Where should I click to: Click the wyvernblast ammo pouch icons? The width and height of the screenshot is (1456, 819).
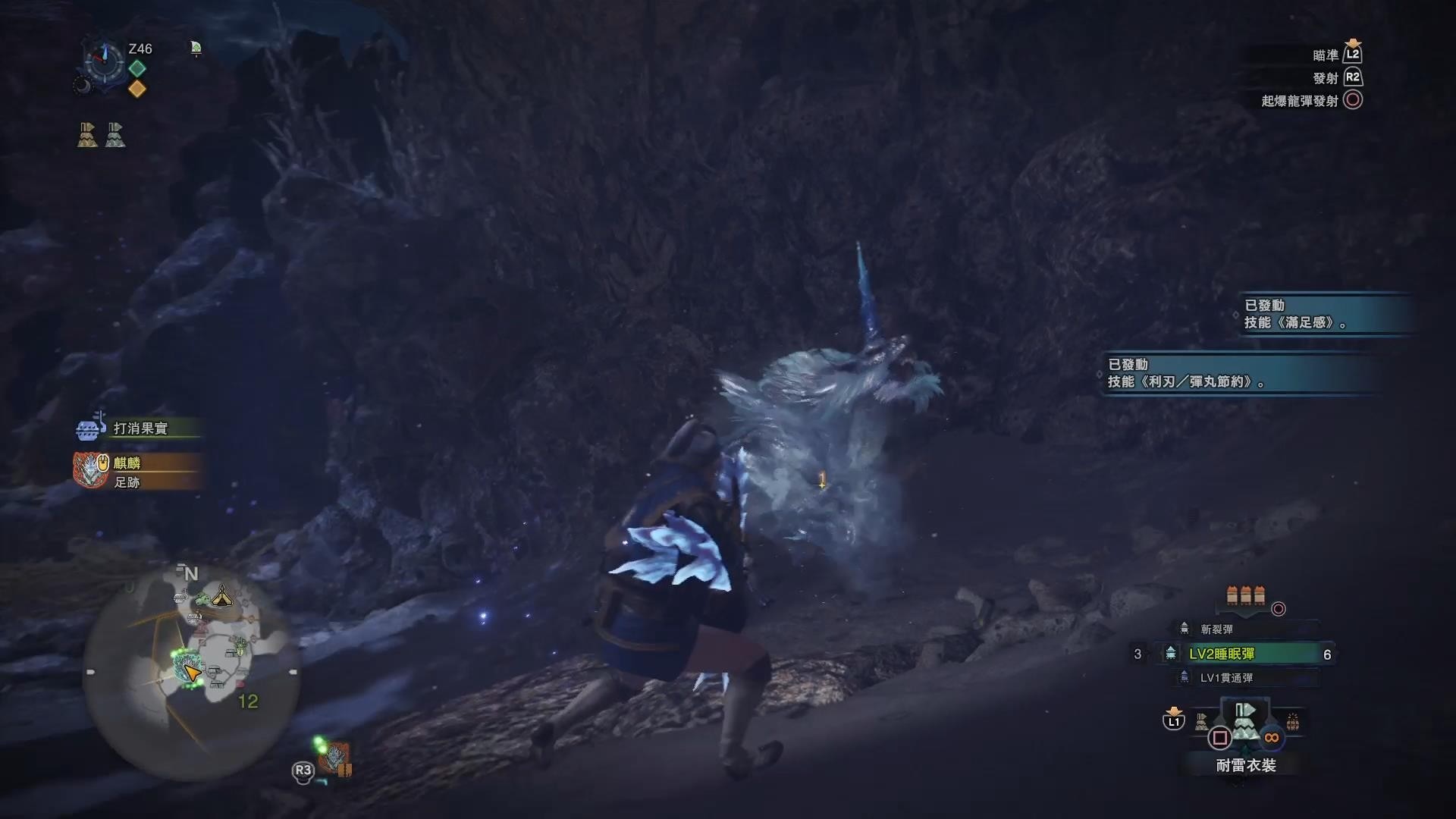click(x=1245, y=595)
